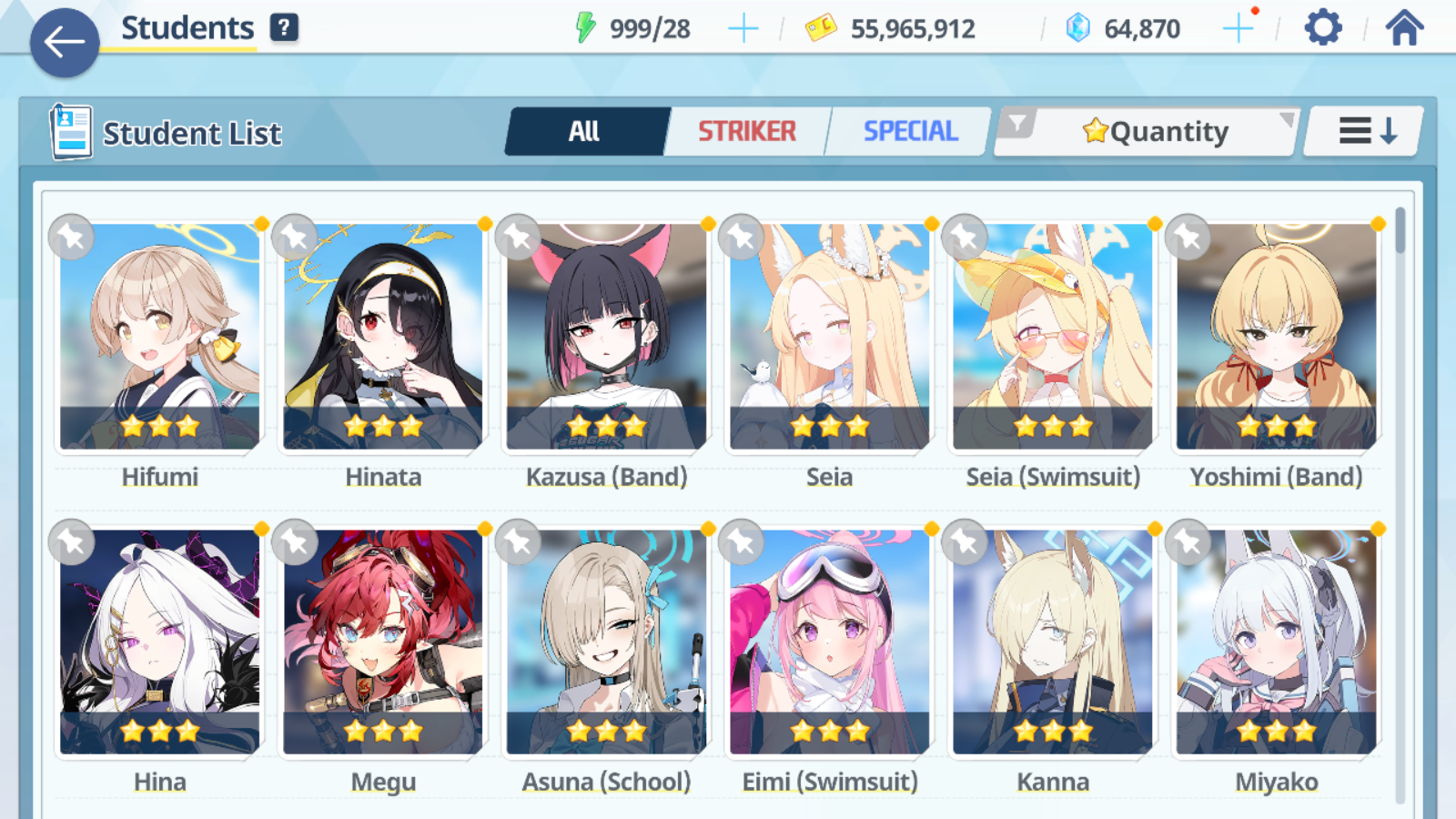Click a star on Seia's rating row
The height and width of the screenshot is (819, 1456).
(828, 423)
